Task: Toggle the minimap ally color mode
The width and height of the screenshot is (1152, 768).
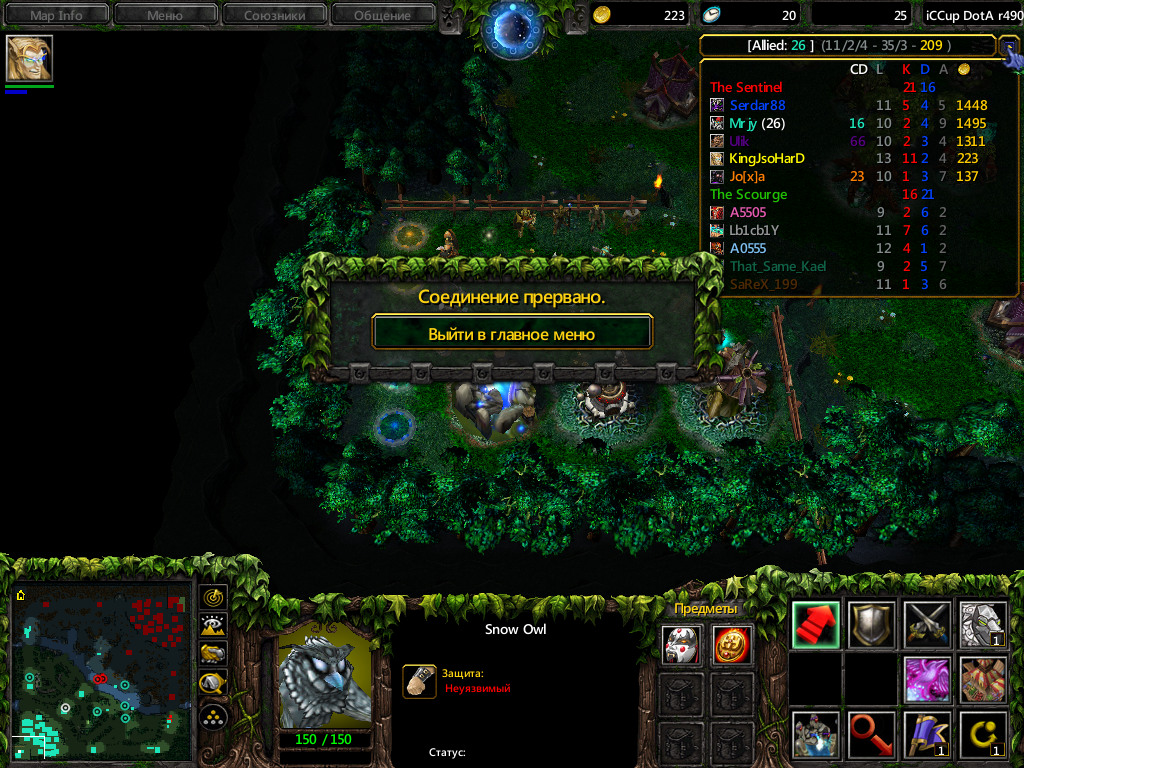Action: click(x=213, y=655)
